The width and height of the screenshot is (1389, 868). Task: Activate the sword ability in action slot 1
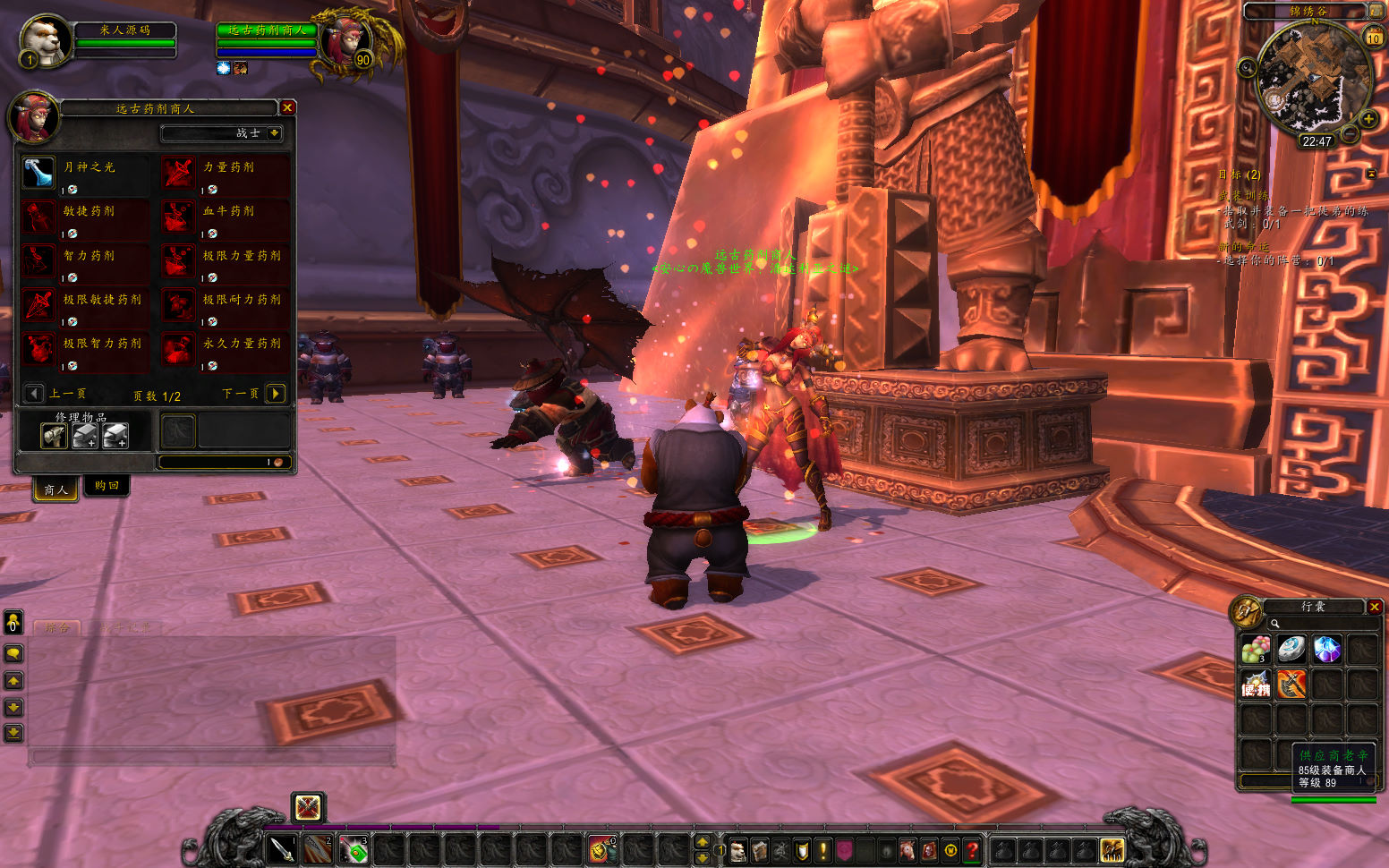pos(282,848)
